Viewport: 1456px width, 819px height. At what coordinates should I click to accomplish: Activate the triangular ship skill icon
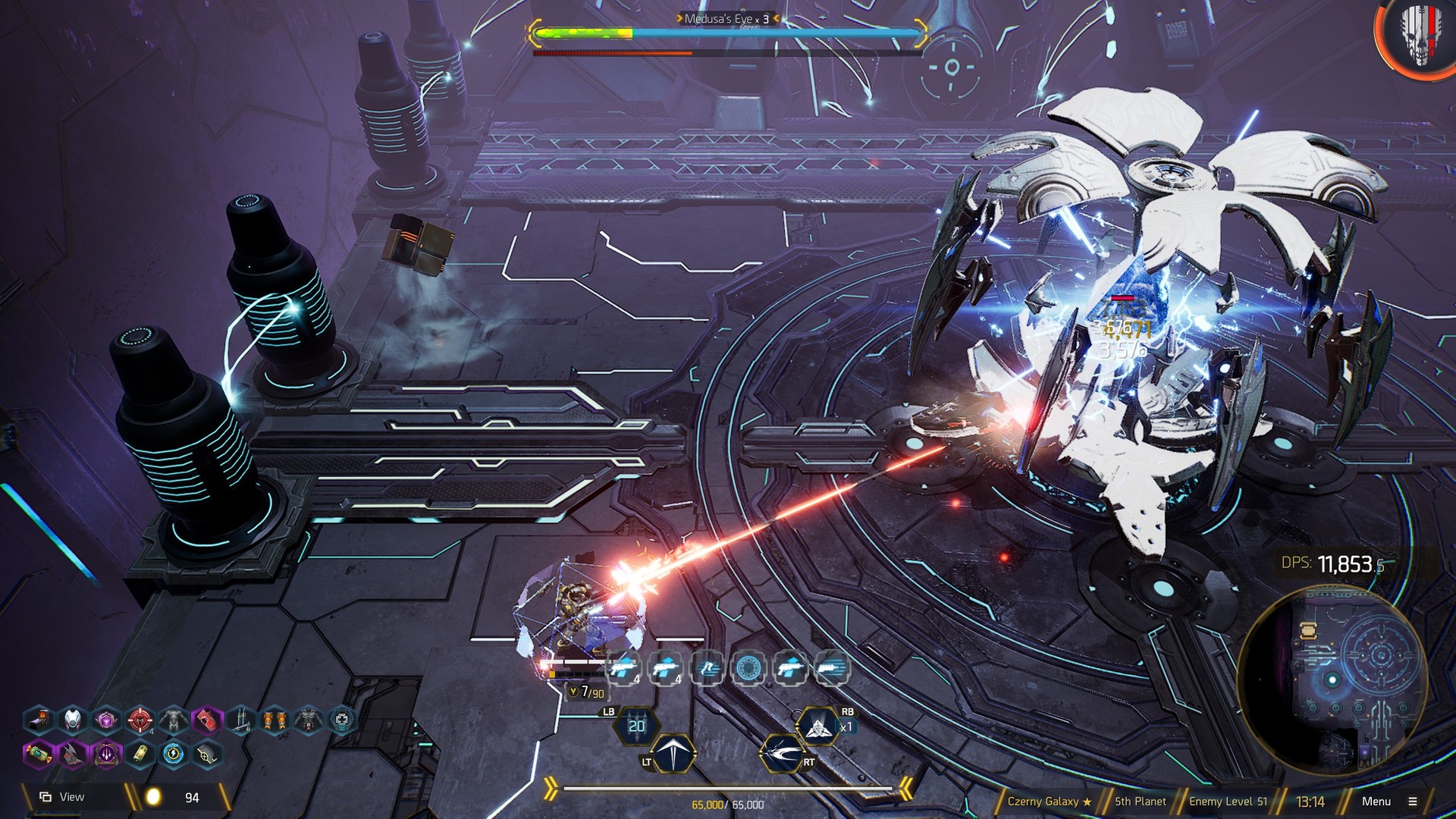click(817, 726)
